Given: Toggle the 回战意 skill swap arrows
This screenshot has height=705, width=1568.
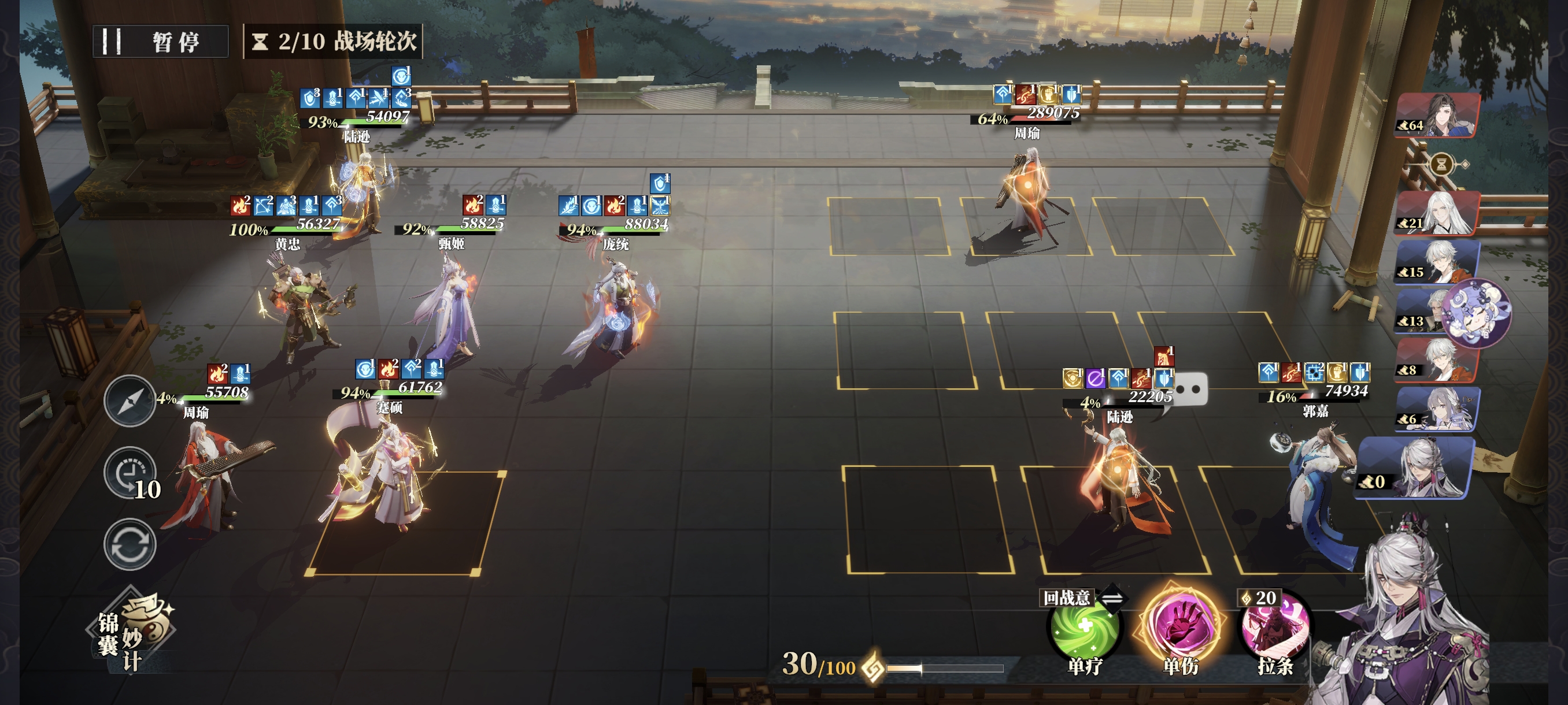Looking at the screenshot, I should [1111, 598].
